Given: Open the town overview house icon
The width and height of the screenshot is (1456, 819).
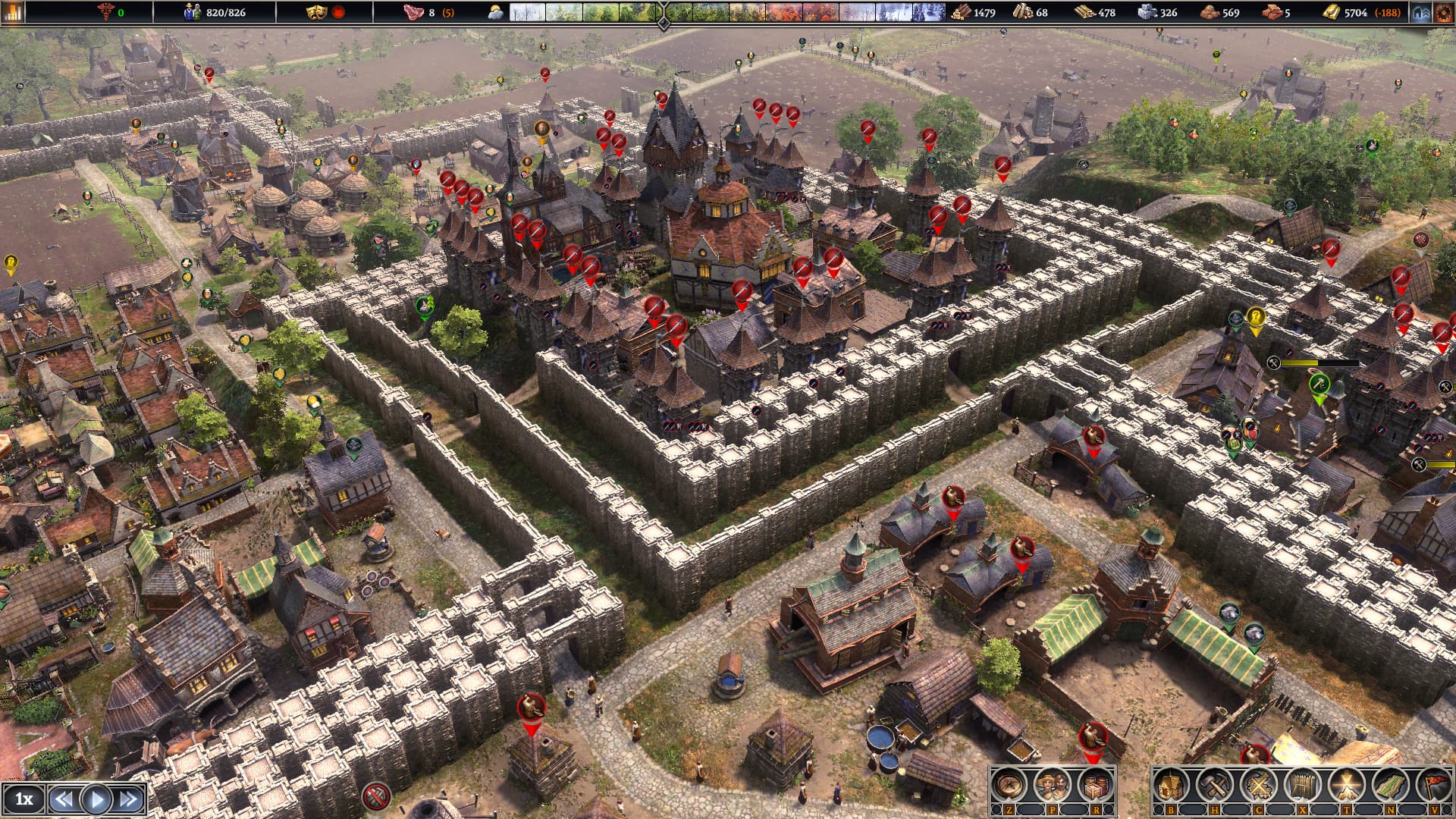Looking at the screenshot, I should click(1421, 12).
